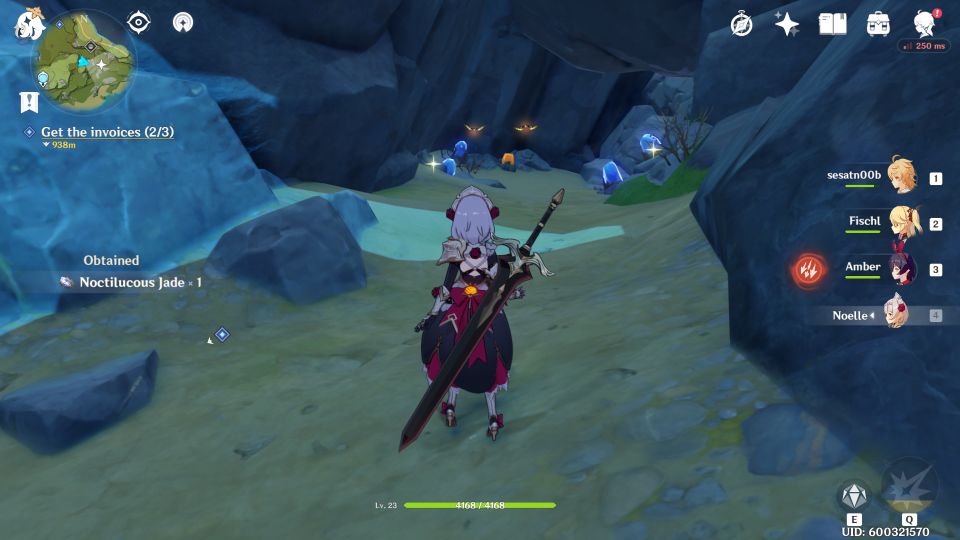Open the backpack inventory
This screenshot has height=540, width=960.
[878, 24]
